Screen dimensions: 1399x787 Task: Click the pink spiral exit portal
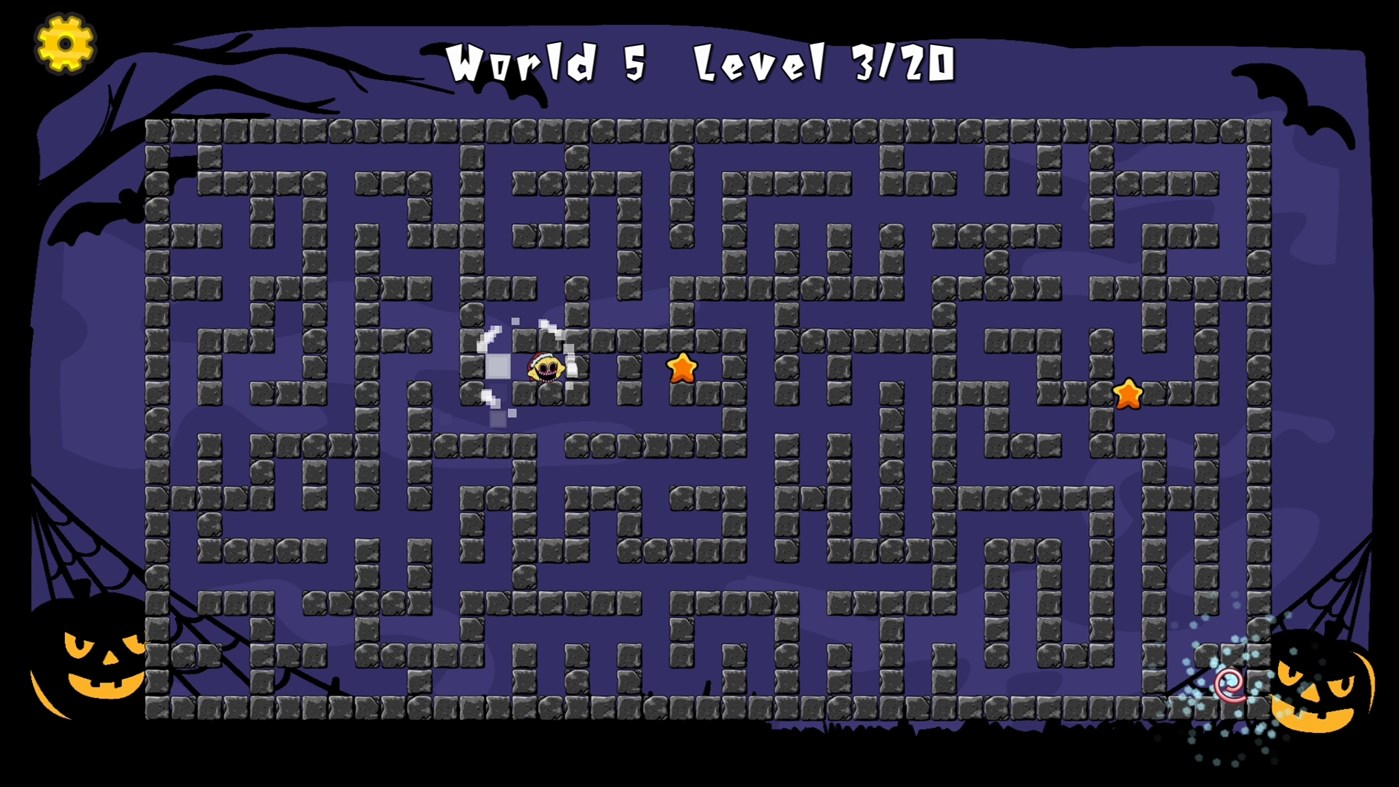(1229, 686)
